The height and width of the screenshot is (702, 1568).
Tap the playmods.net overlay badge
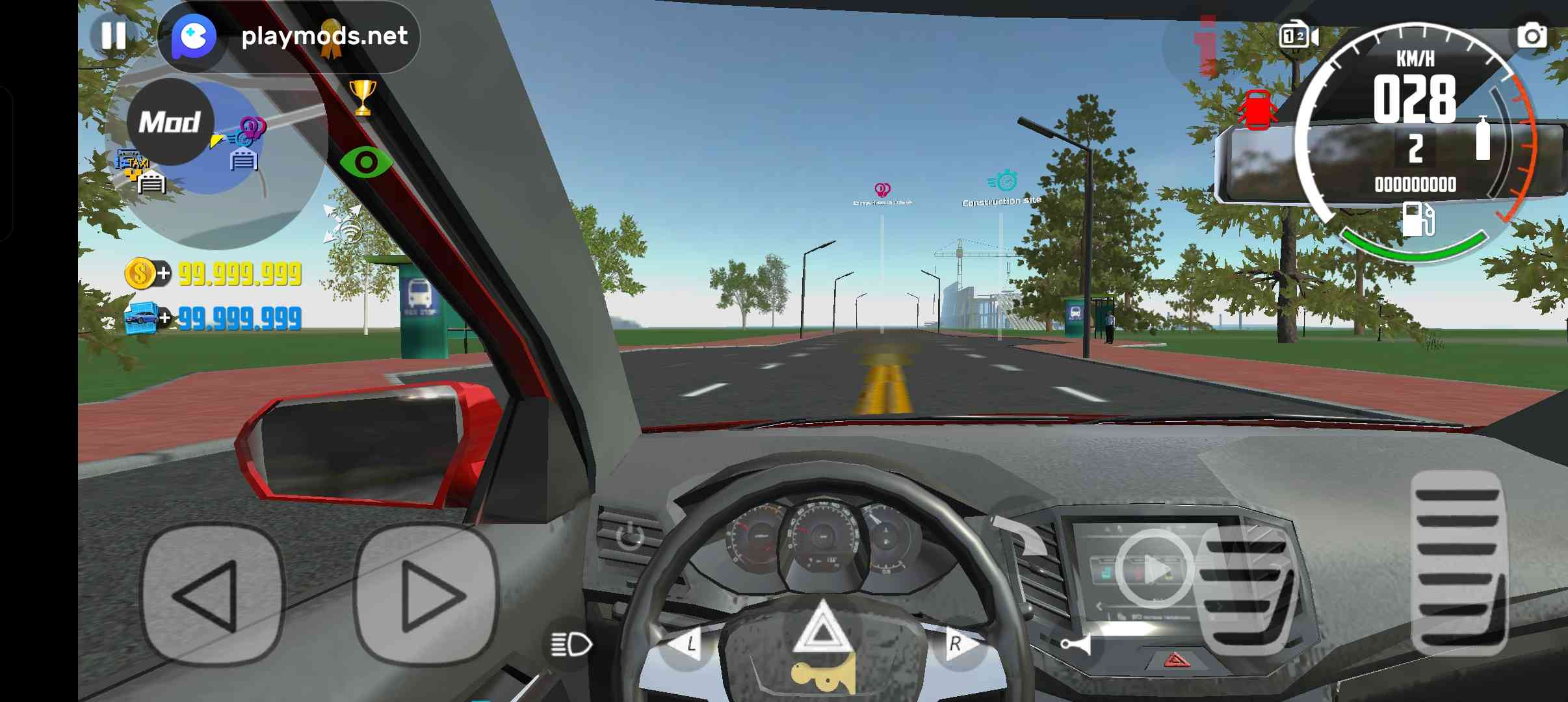(x=289, y=36)
